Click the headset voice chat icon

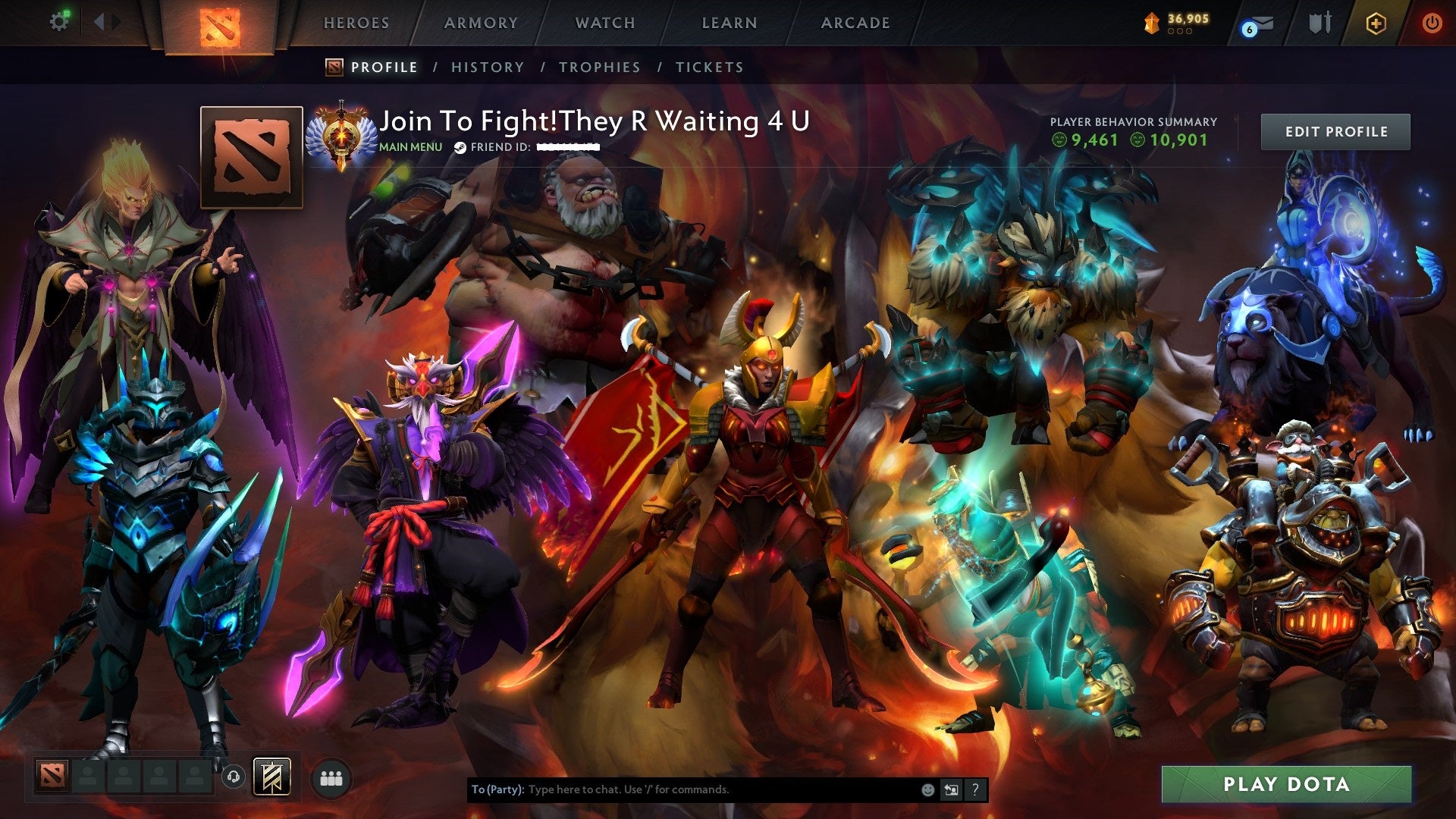click(x=234, y=775)
